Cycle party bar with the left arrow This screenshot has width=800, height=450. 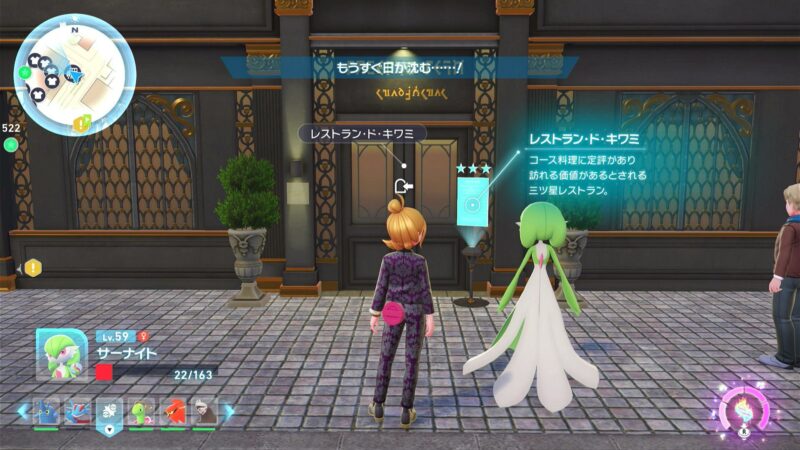click(22, 411)
